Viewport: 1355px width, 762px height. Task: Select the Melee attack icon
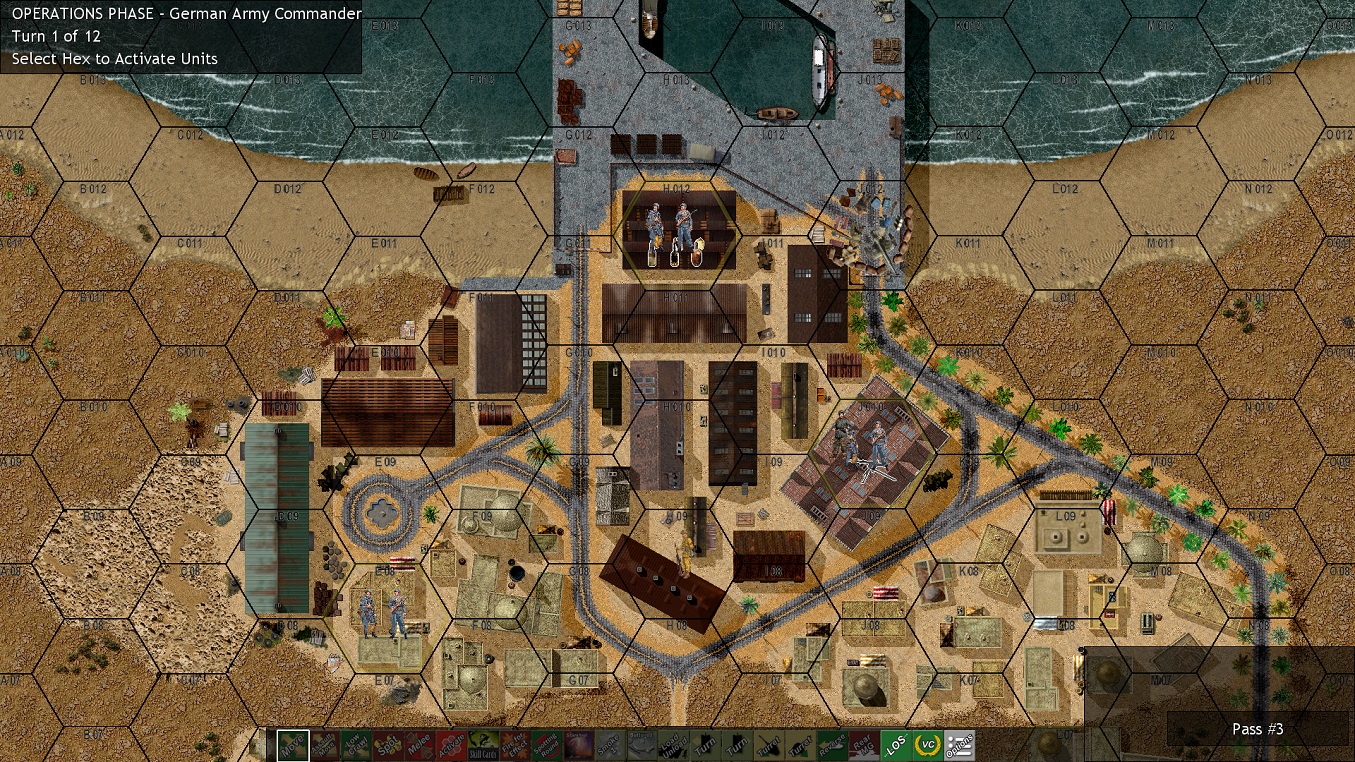(x=419, y=745)
